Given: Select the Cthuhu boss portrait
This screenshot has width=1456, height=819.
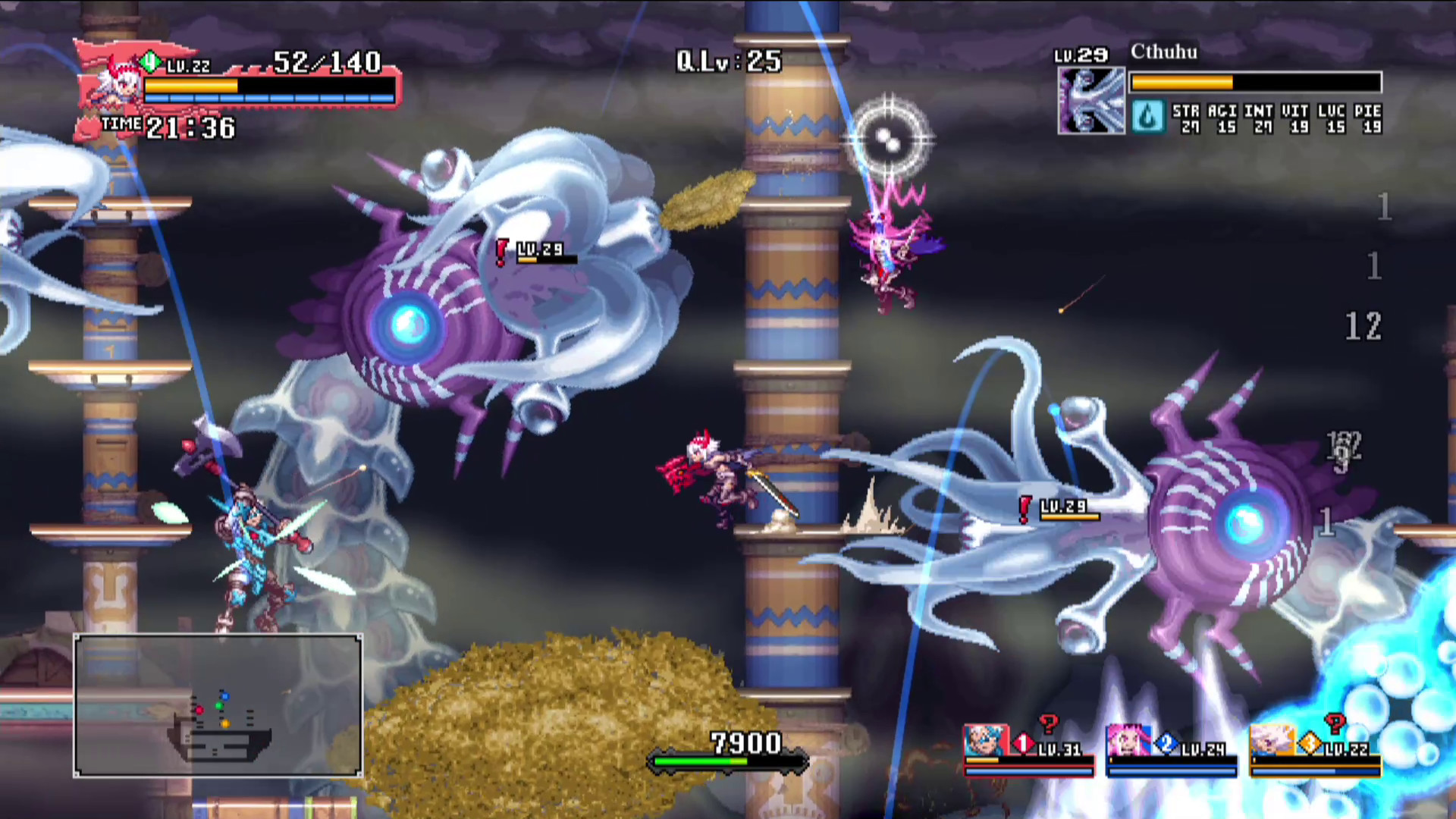Looking at the screenshot, I should coord(1092,99).
